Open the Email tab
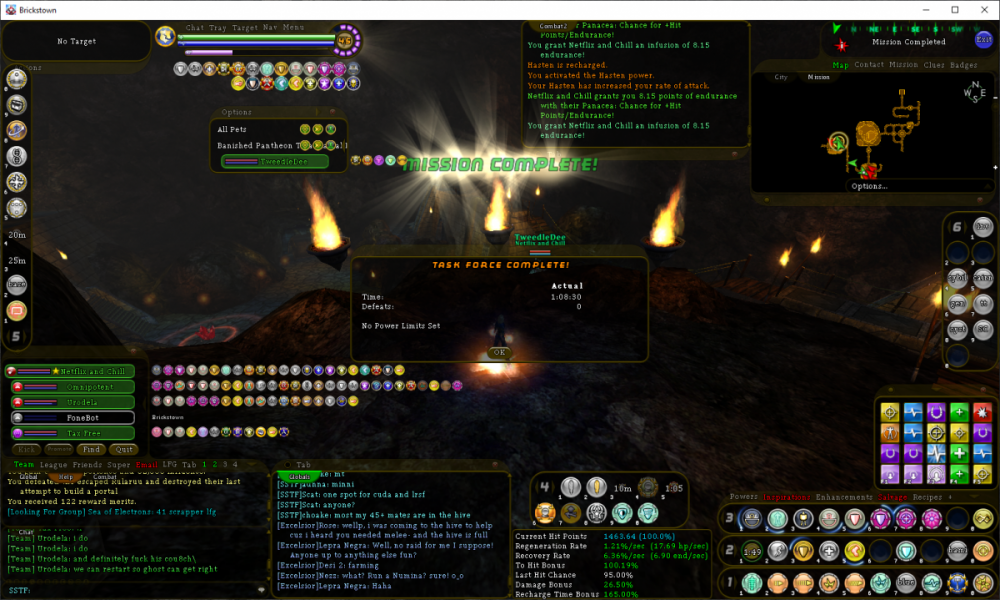Screen dimensions: 1000x600 click(147, 465)
